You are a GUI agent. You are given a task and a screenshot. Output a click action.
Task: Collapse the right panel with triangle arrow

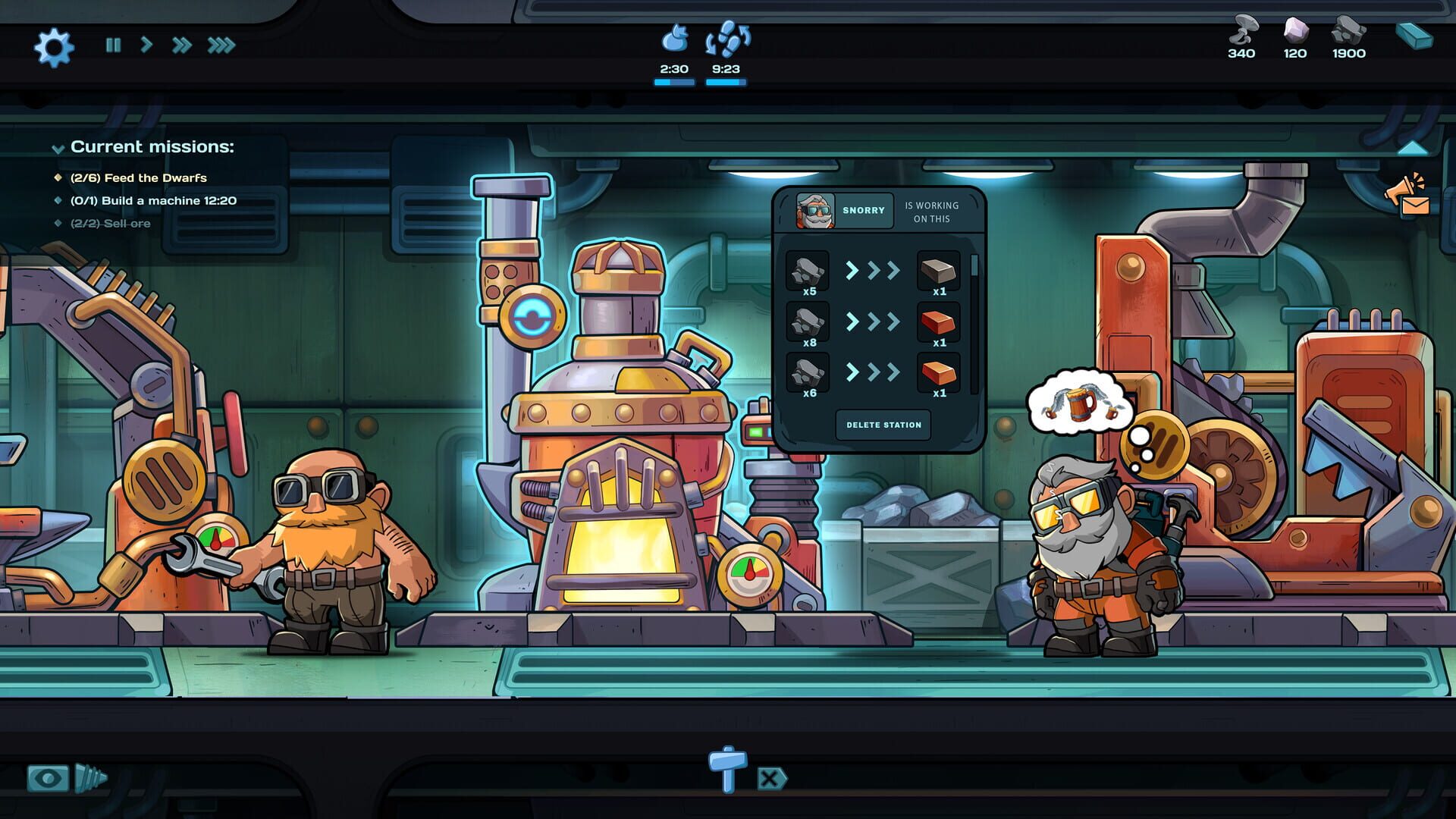(1412, 149)
